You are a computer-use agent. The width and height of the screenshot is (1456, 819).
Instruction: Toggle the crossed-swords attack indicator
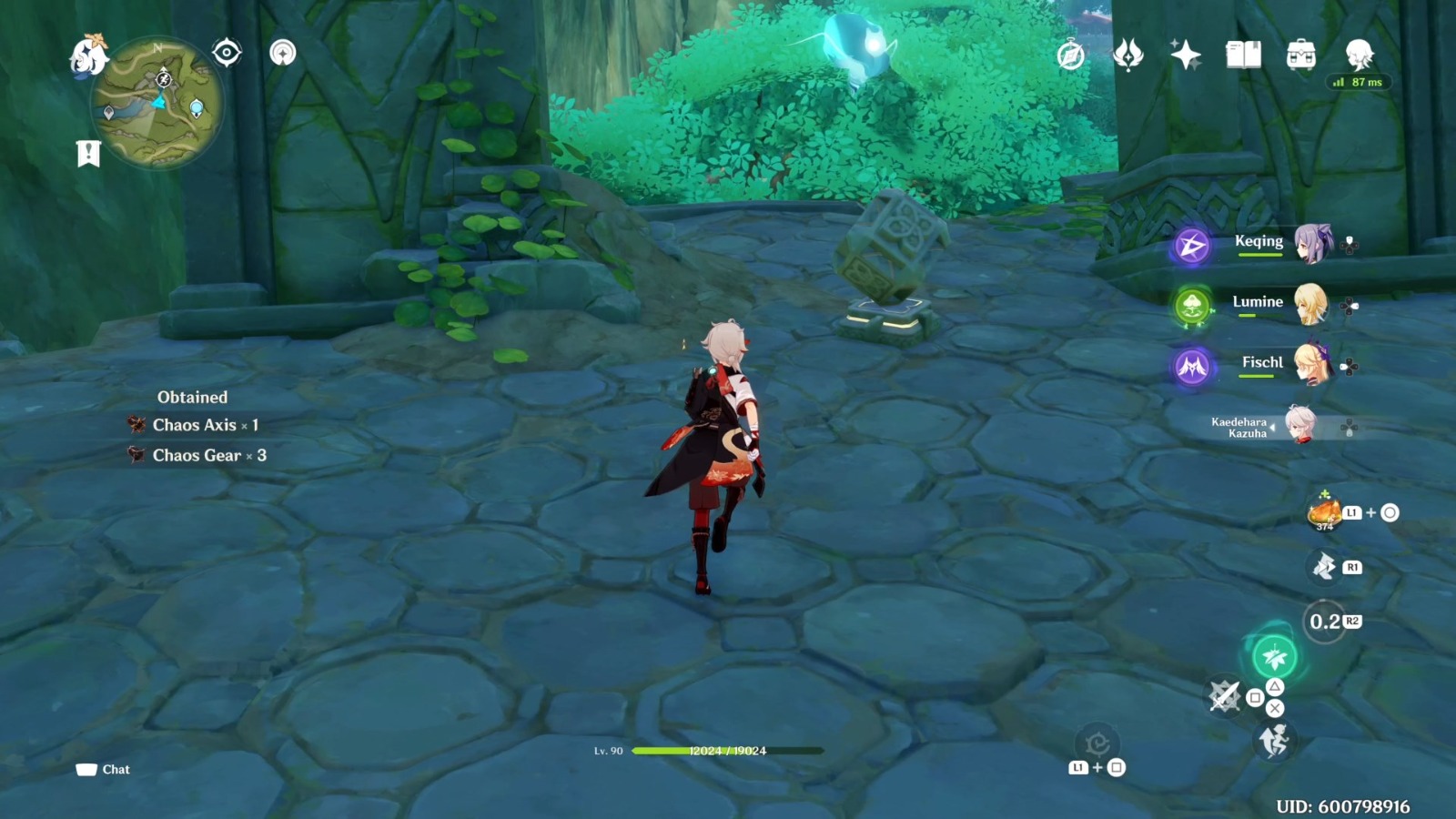[1225, 697]
